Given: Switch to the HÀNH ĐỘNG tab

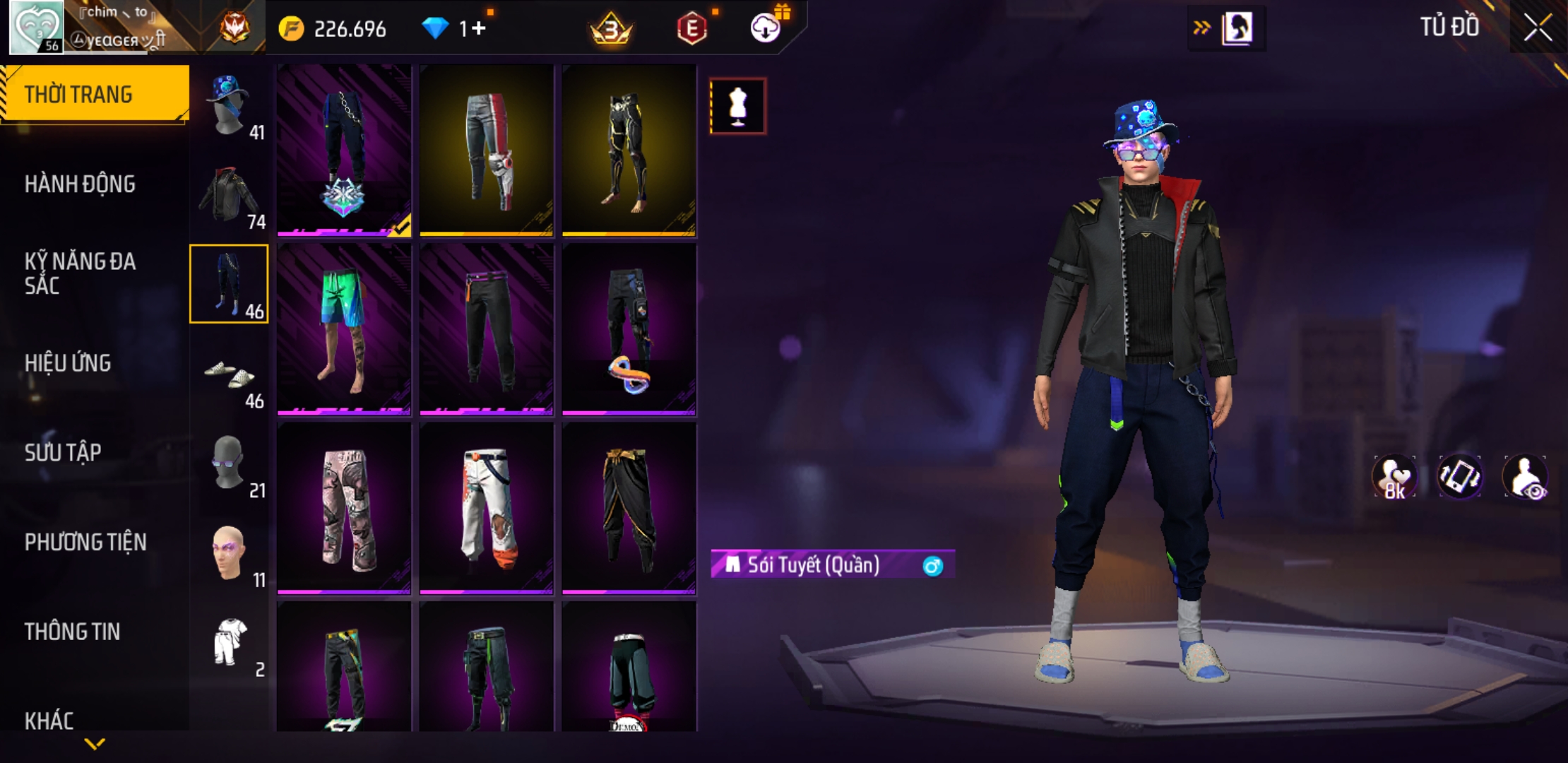Looking at the screenshot, I should coord(80,184).
